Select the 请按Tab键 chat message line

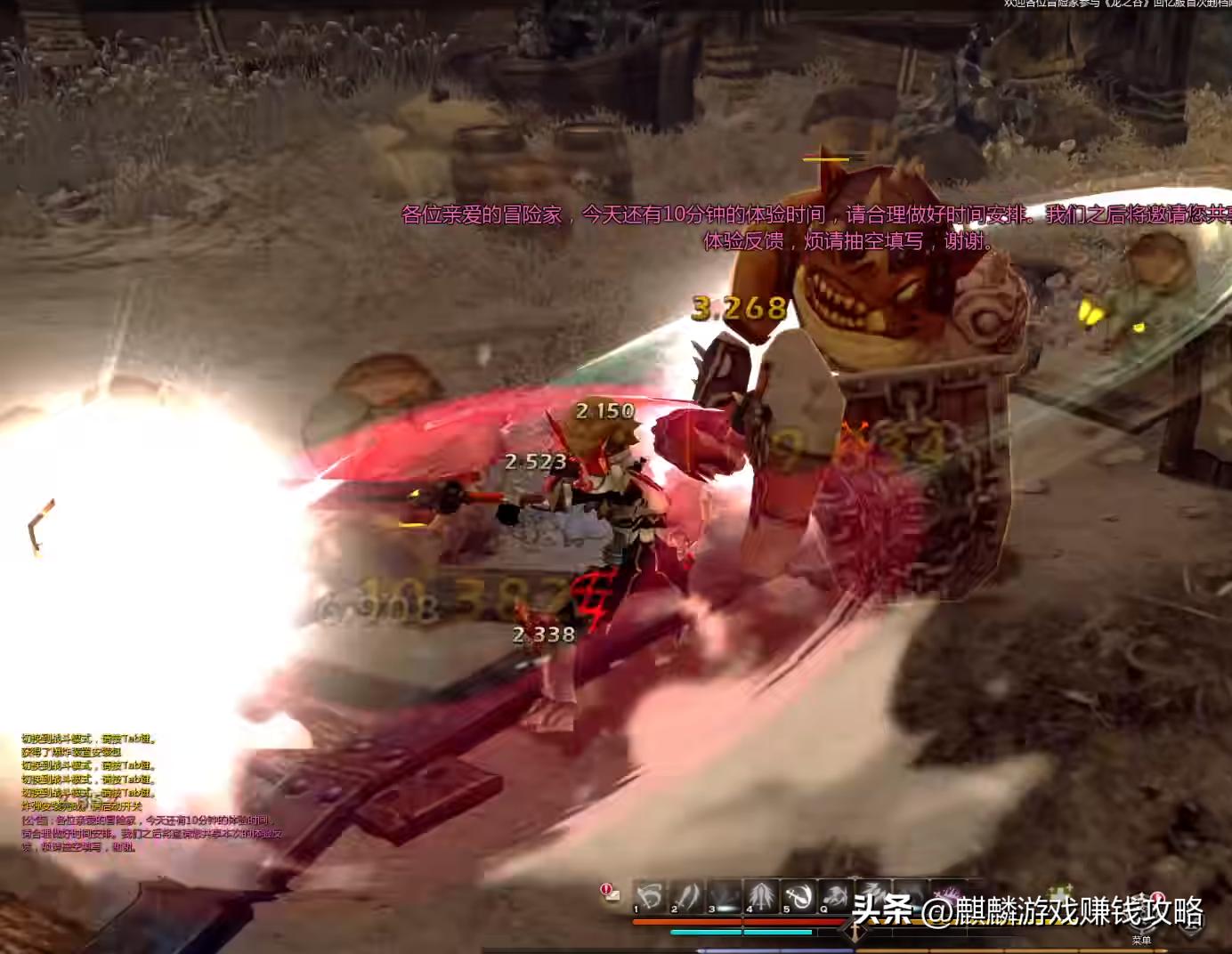[86, 738]
